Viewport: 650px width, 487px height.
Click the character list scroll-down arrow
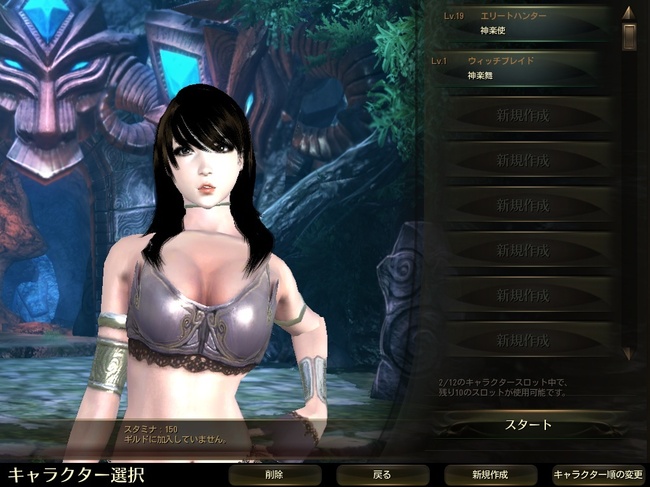(628, 354)
